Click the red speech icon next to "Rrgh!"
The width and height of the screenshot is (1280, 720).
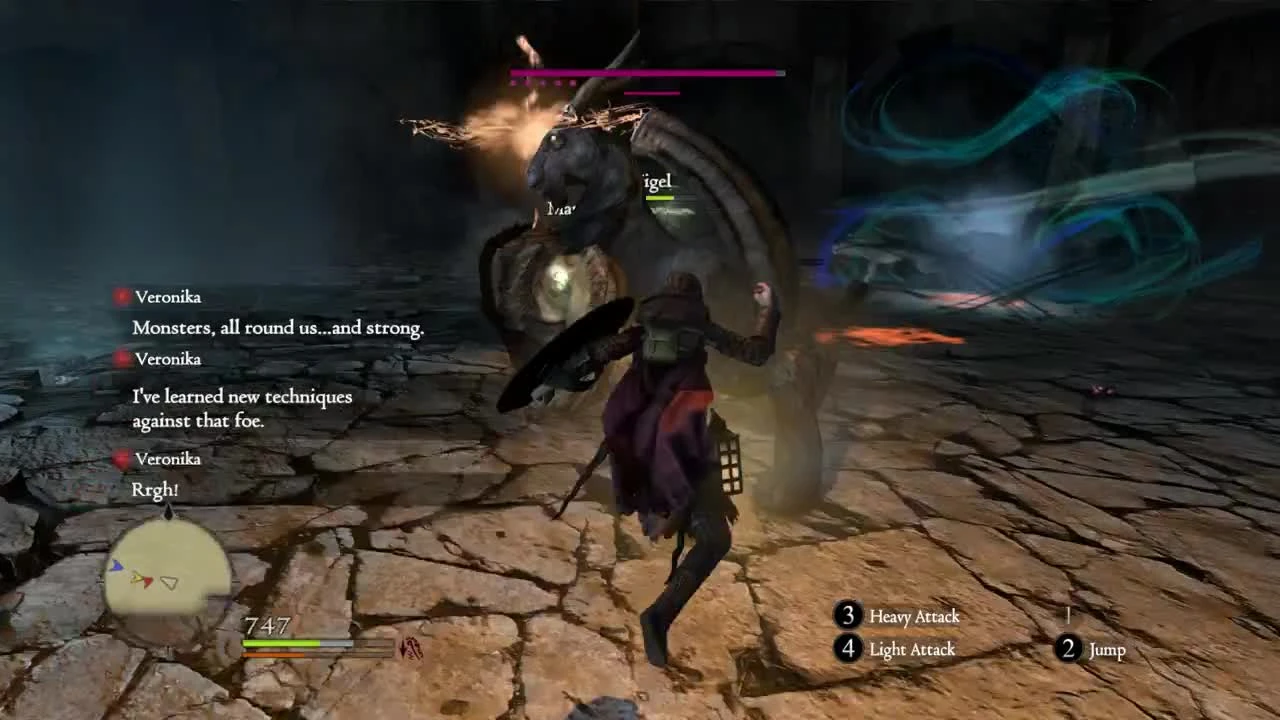(x=122, y=458)
